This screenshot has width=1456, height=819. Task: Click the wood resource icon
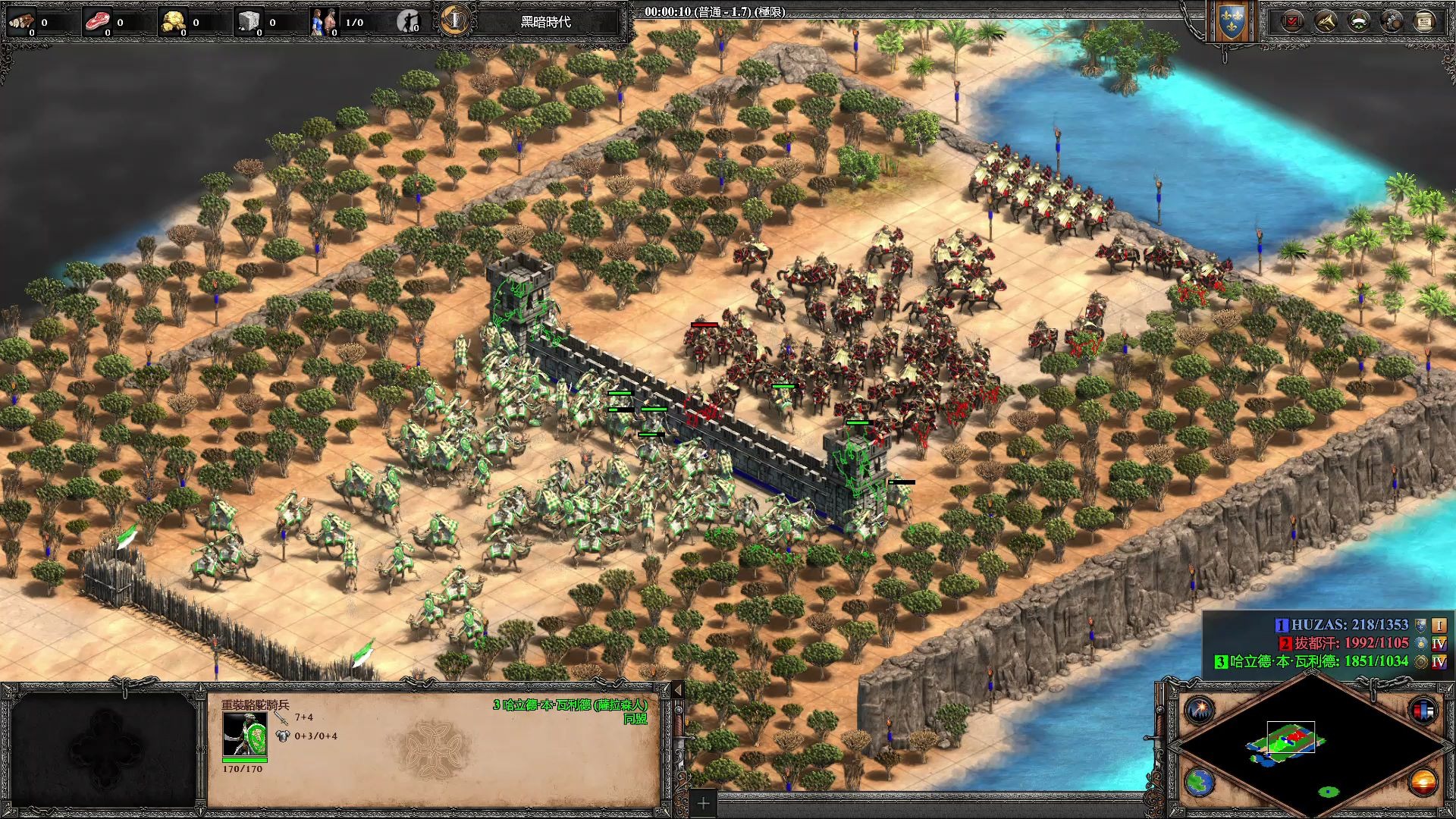click(x=21, y=21)
